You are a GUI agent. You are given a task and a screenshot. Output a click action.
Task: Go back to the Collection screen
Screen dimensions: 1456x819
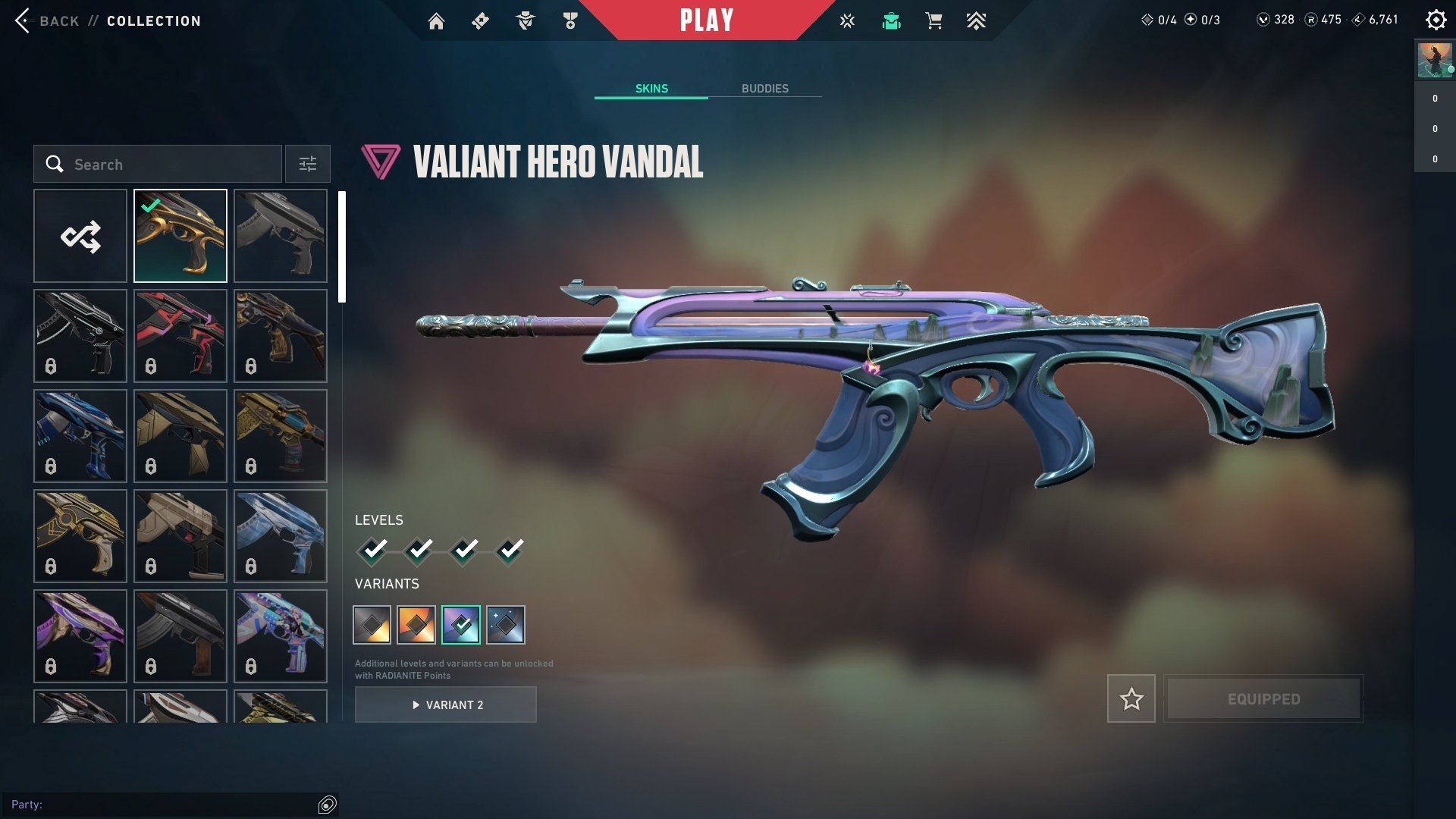click(x=45, y=21)
